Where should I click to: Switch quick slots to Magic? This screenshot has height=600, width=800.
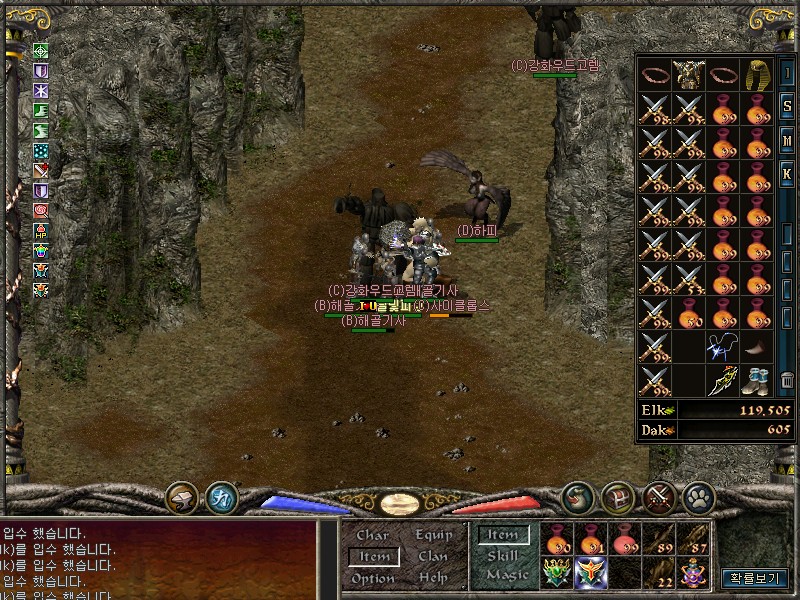point(506,575)
